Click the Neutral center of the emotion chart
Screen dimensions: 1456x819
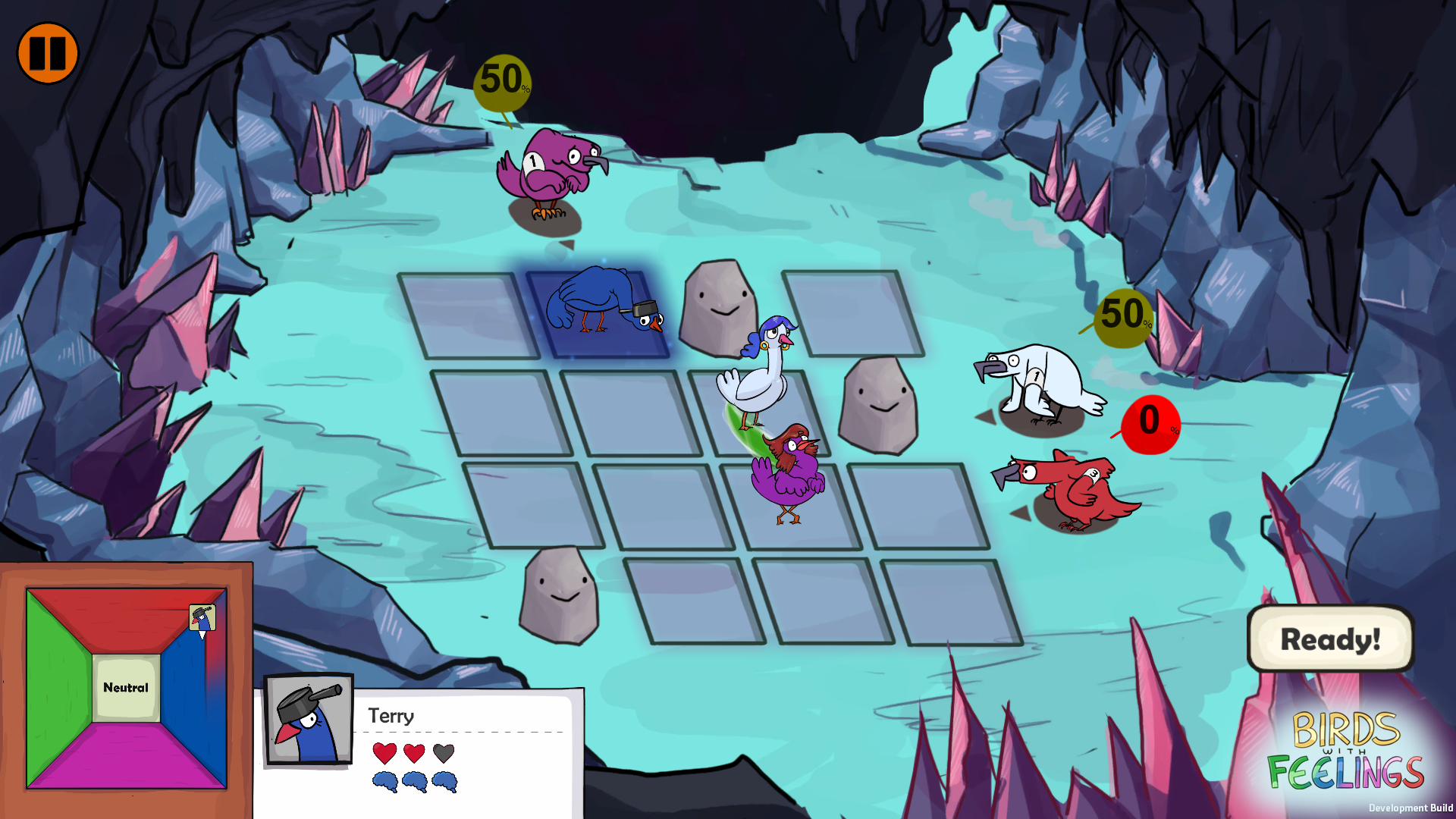point(126,688)
